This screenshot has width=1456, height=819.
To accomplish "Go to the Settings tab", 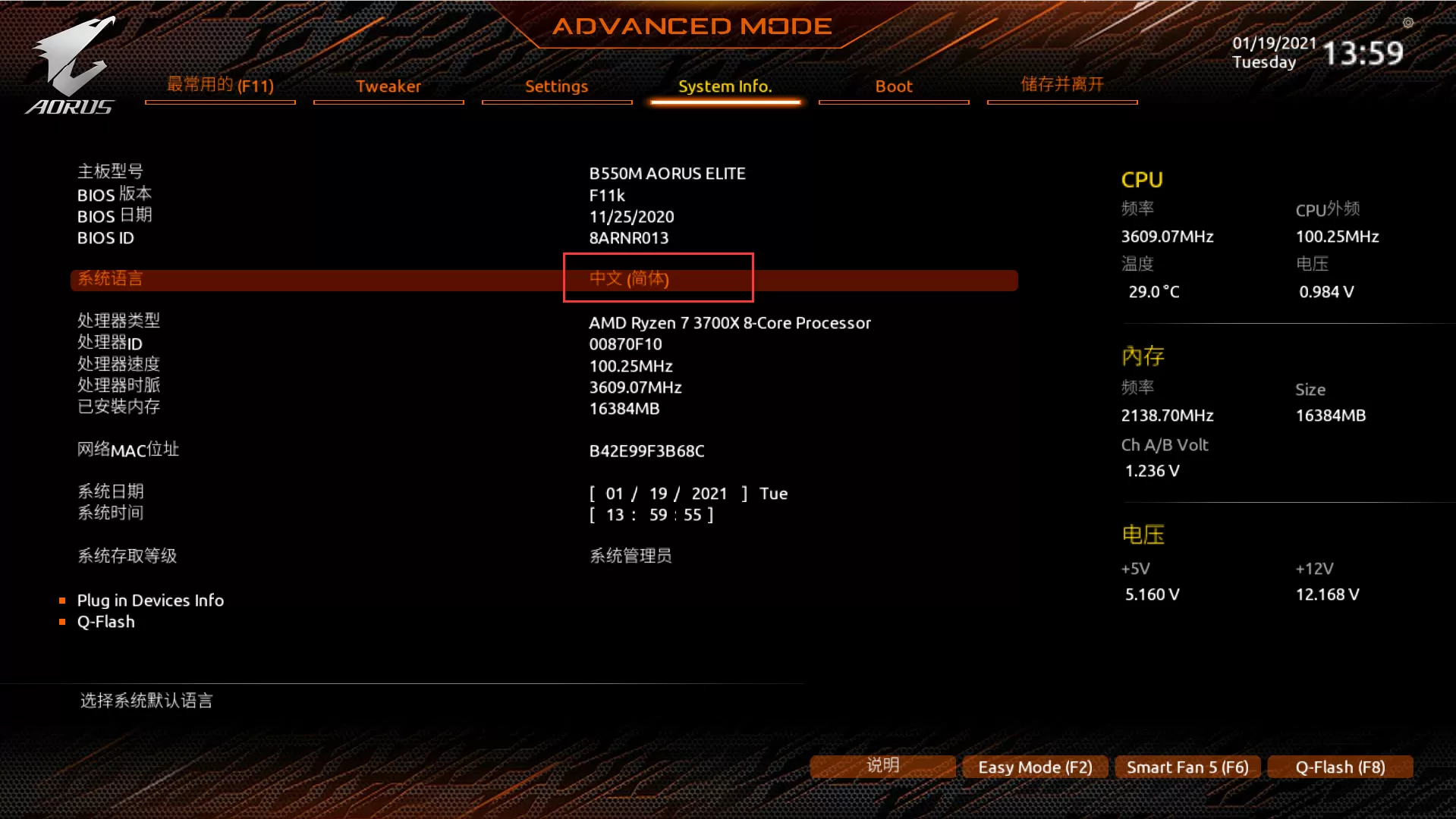I will coord(557,86).
